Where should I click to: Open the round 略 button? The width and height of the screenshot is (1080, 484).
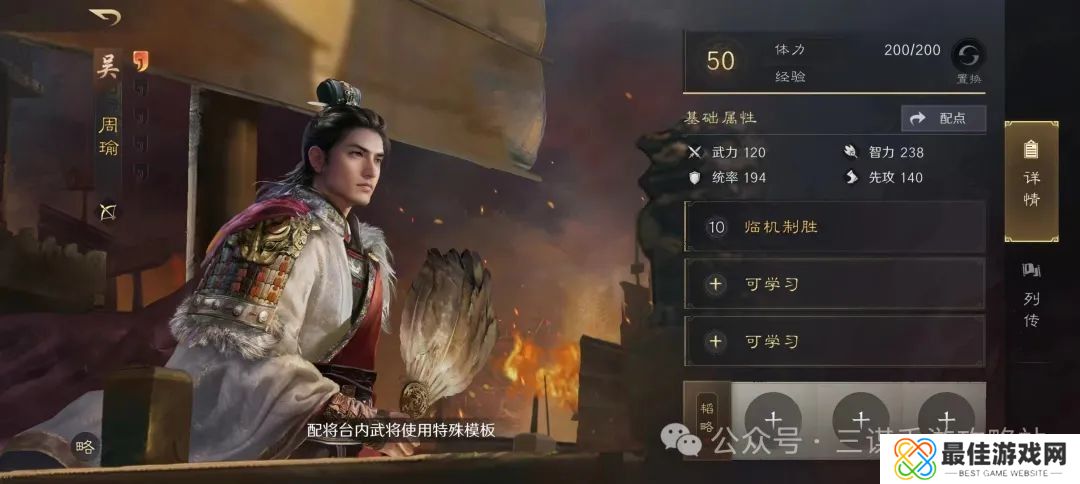pos(85,447)
